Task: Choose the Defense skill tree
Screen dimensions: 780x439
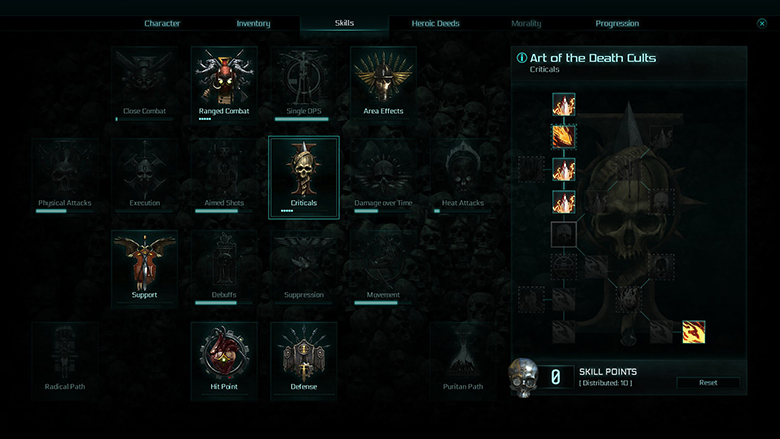Action: coord(304,358)
